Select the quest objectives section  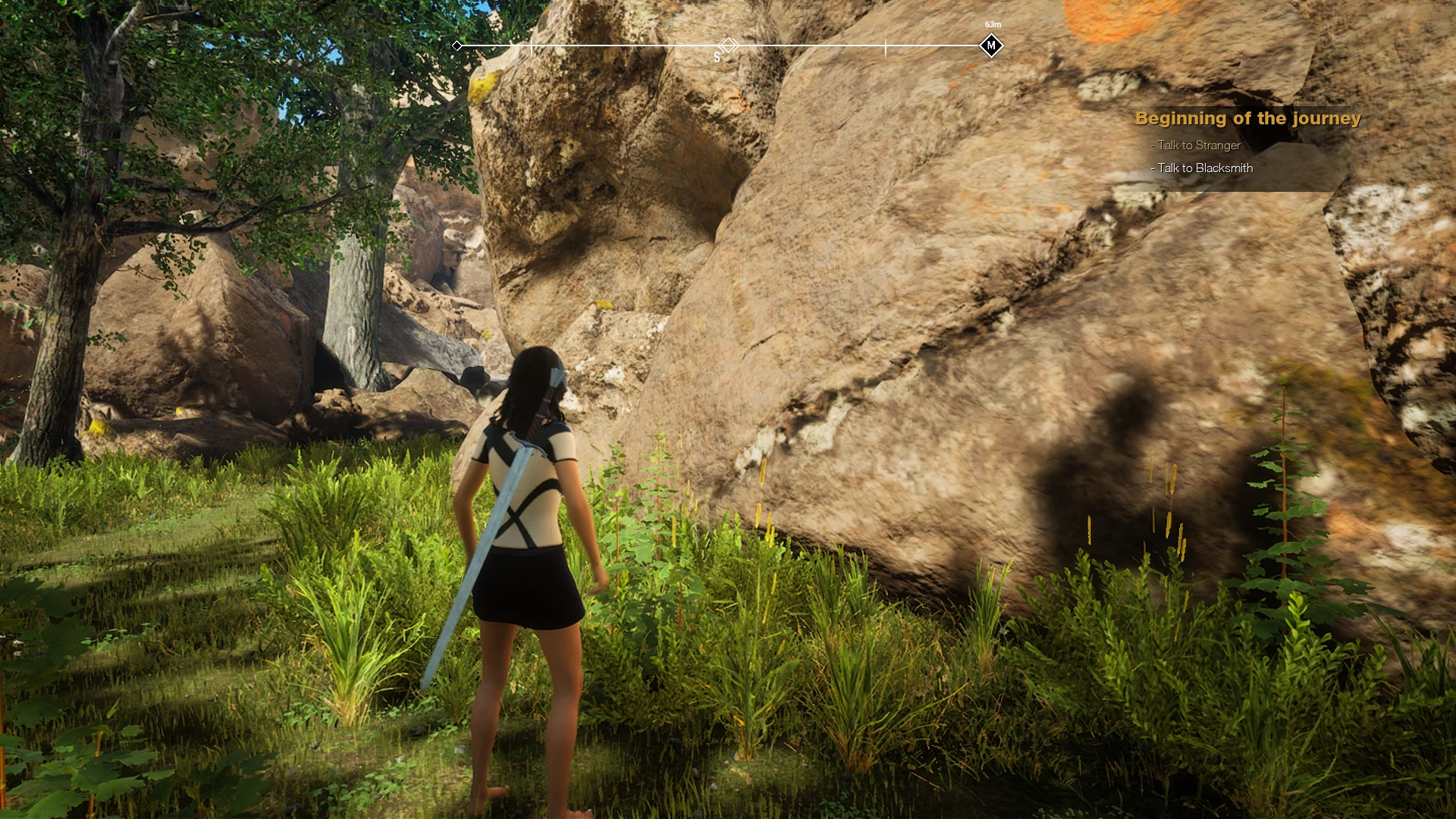pyautogui.click(x=1198, y=156)
